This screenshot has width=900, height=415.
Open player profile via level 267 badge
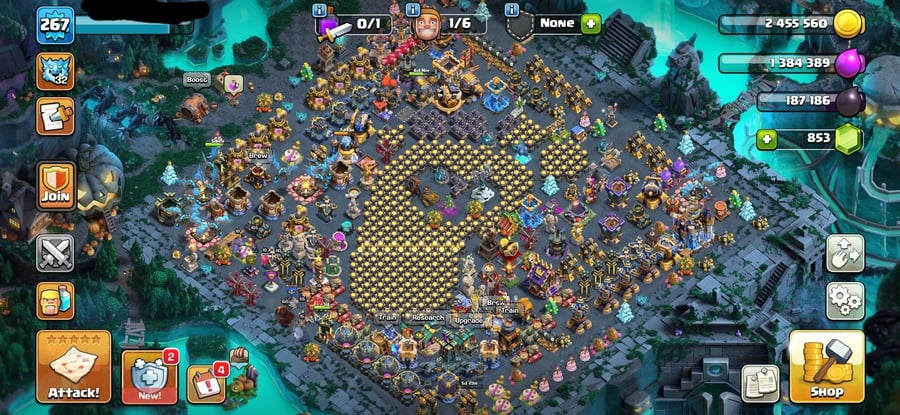[55, 25]
